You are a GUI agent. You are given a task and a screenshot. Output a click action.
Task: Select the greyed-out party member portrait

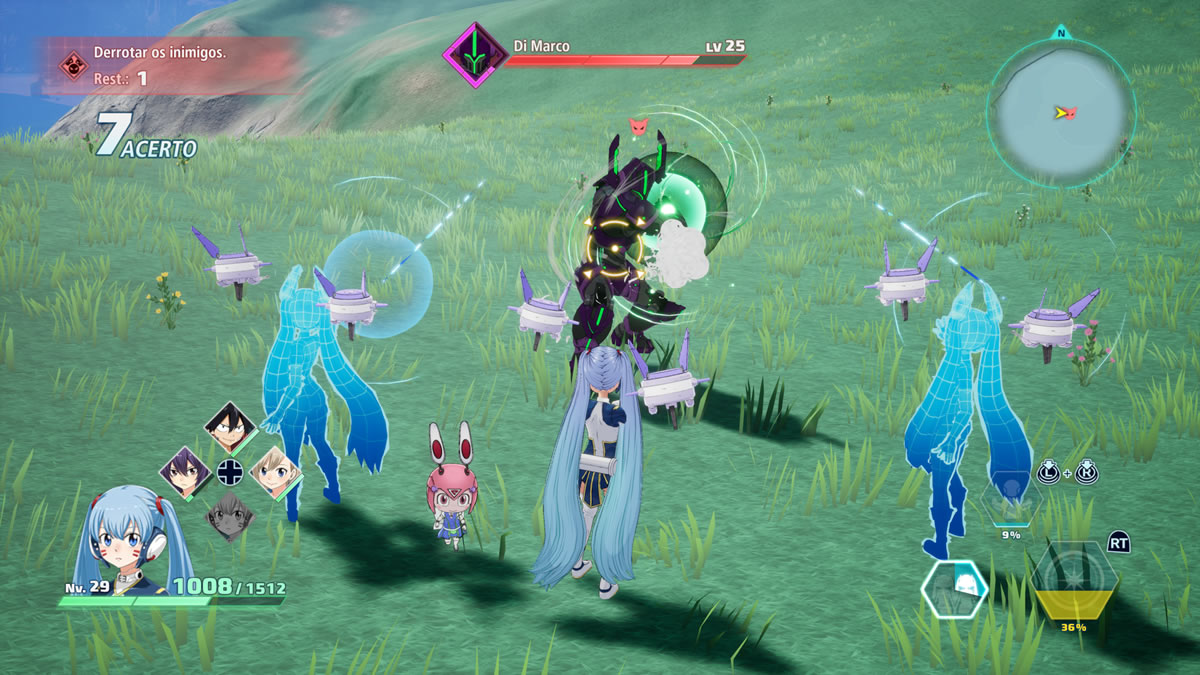[229, 516]
